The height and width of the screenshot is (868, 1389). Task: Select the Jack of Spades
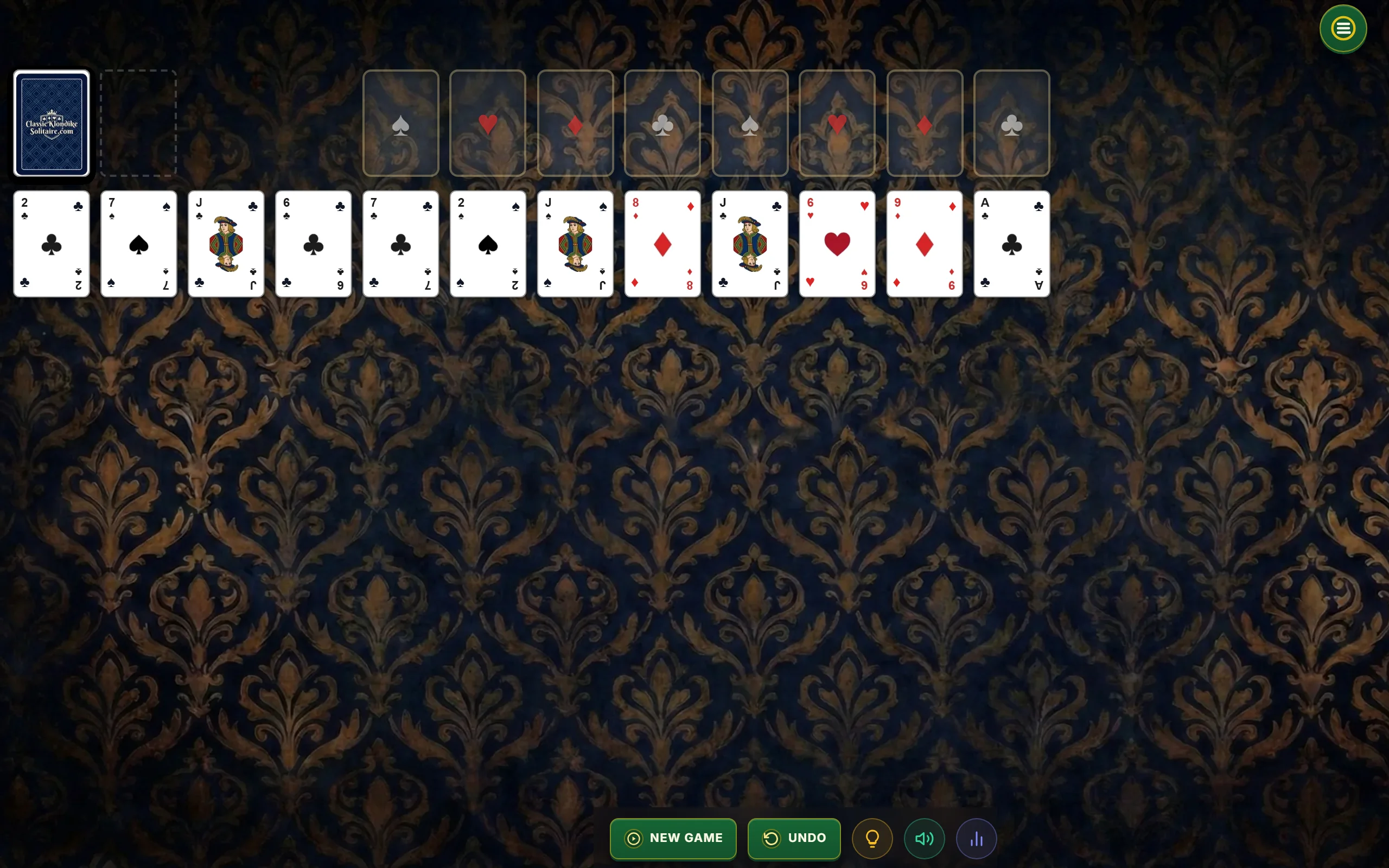576,244
